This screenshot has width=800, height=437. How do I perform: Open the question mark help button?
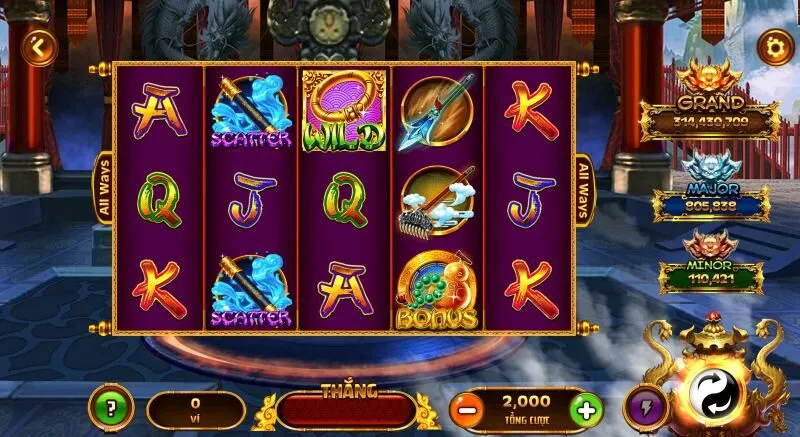pos(110,408)
